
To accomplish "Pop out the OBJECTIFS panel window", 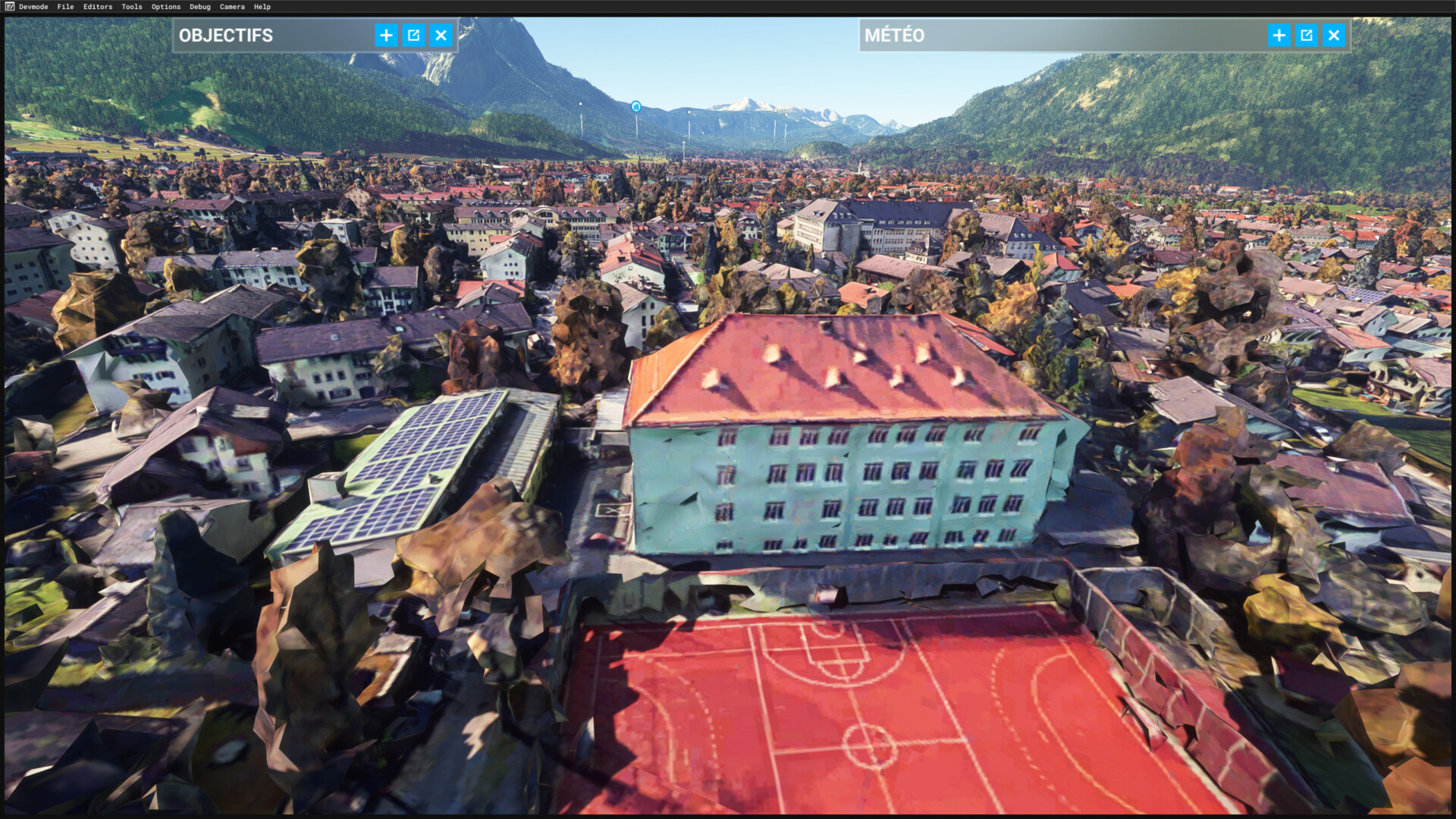I will tap(413, 35).
